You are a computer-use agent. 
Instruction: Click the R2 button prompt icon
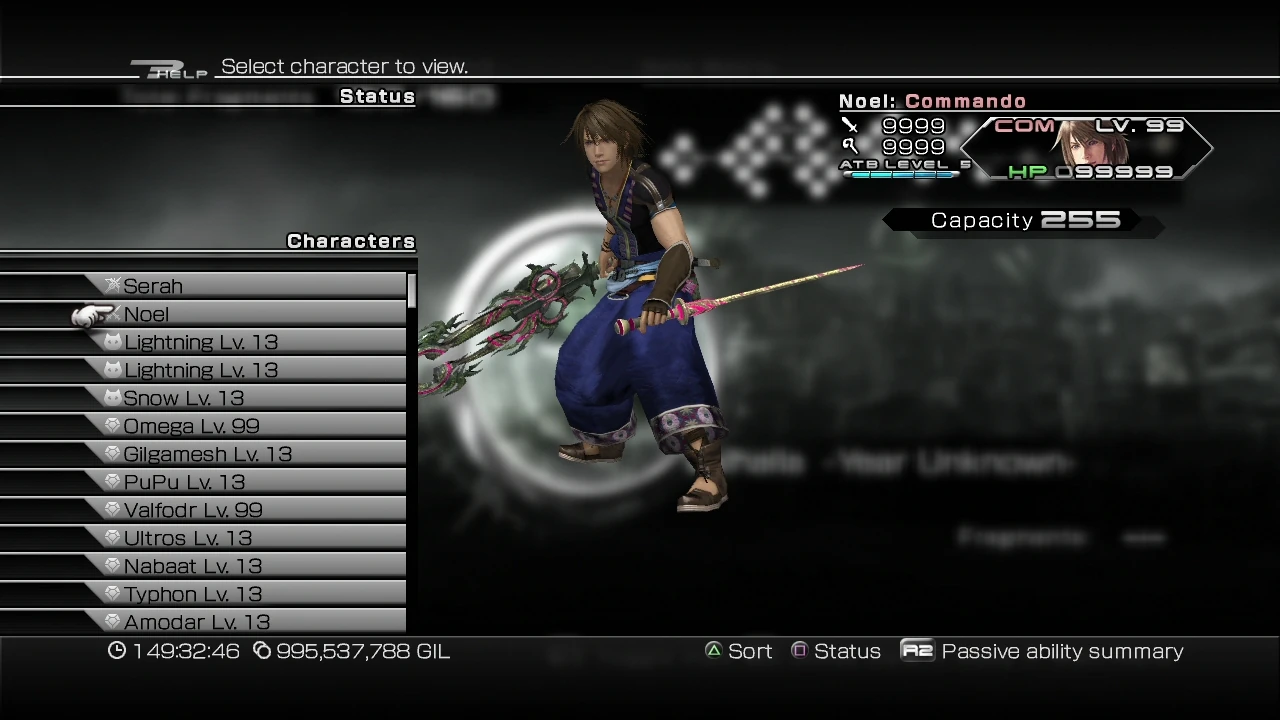917,651
